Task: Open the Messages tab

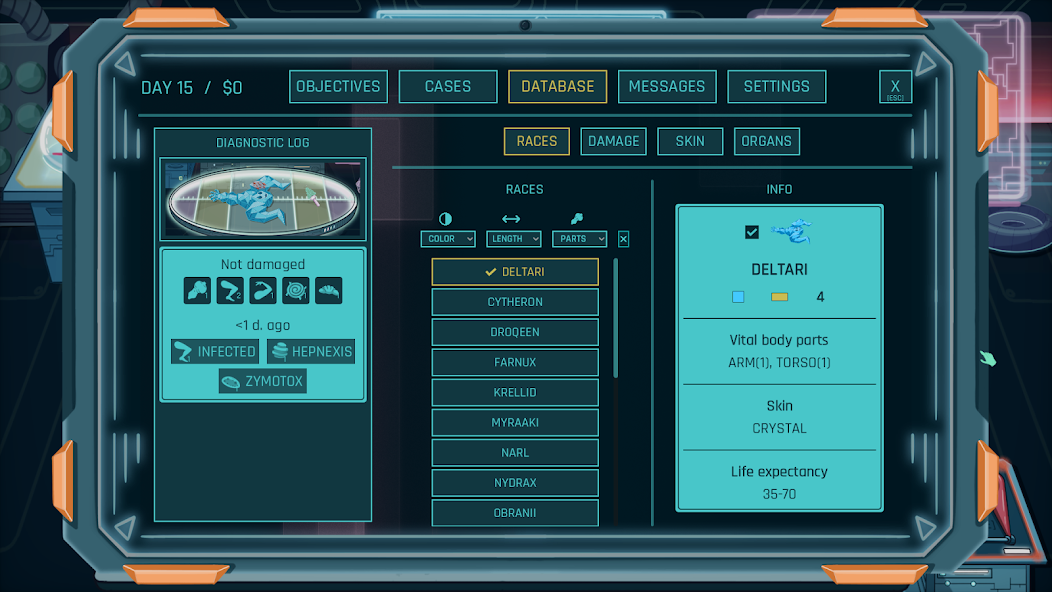Action: 666,87
